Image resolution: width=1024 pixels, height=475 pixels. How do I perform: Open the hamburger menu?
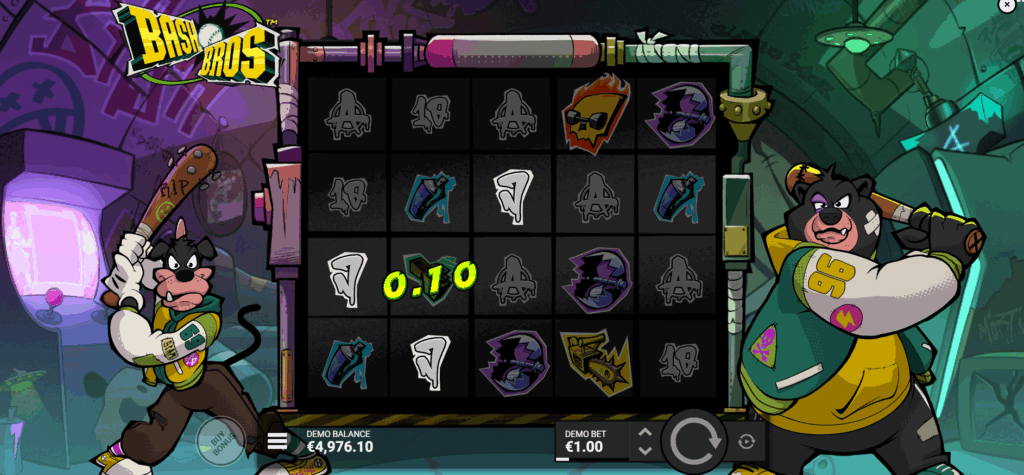pos(278,440)
